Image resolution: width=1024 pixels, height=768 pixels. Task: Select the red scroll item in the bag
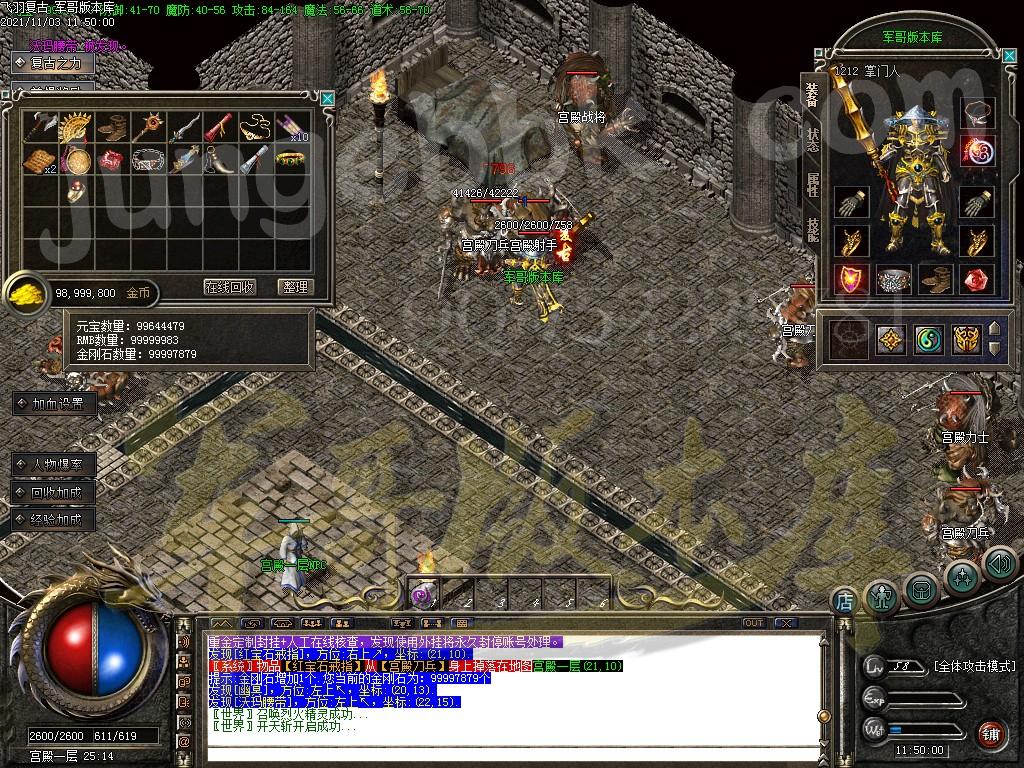click(220, 127)
